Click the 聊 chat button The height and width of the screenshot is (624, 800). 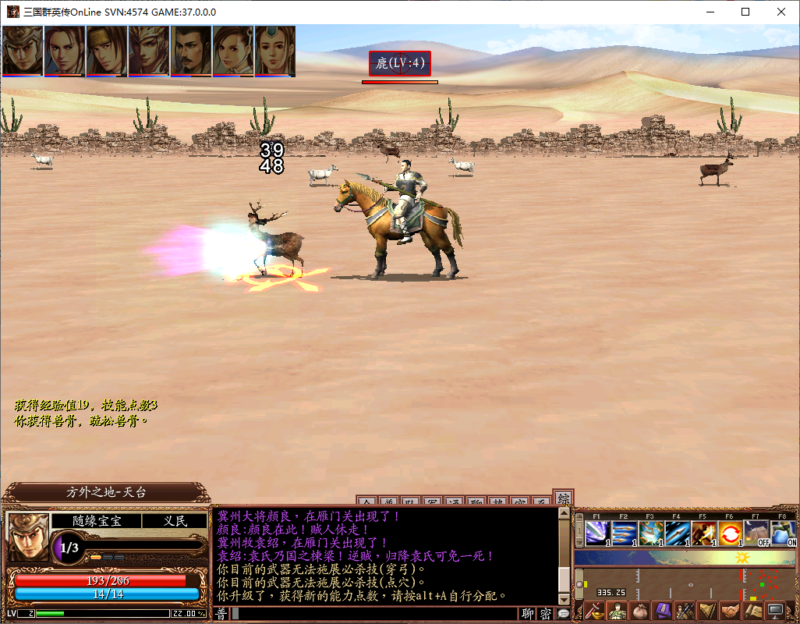(x=528, y=613)
